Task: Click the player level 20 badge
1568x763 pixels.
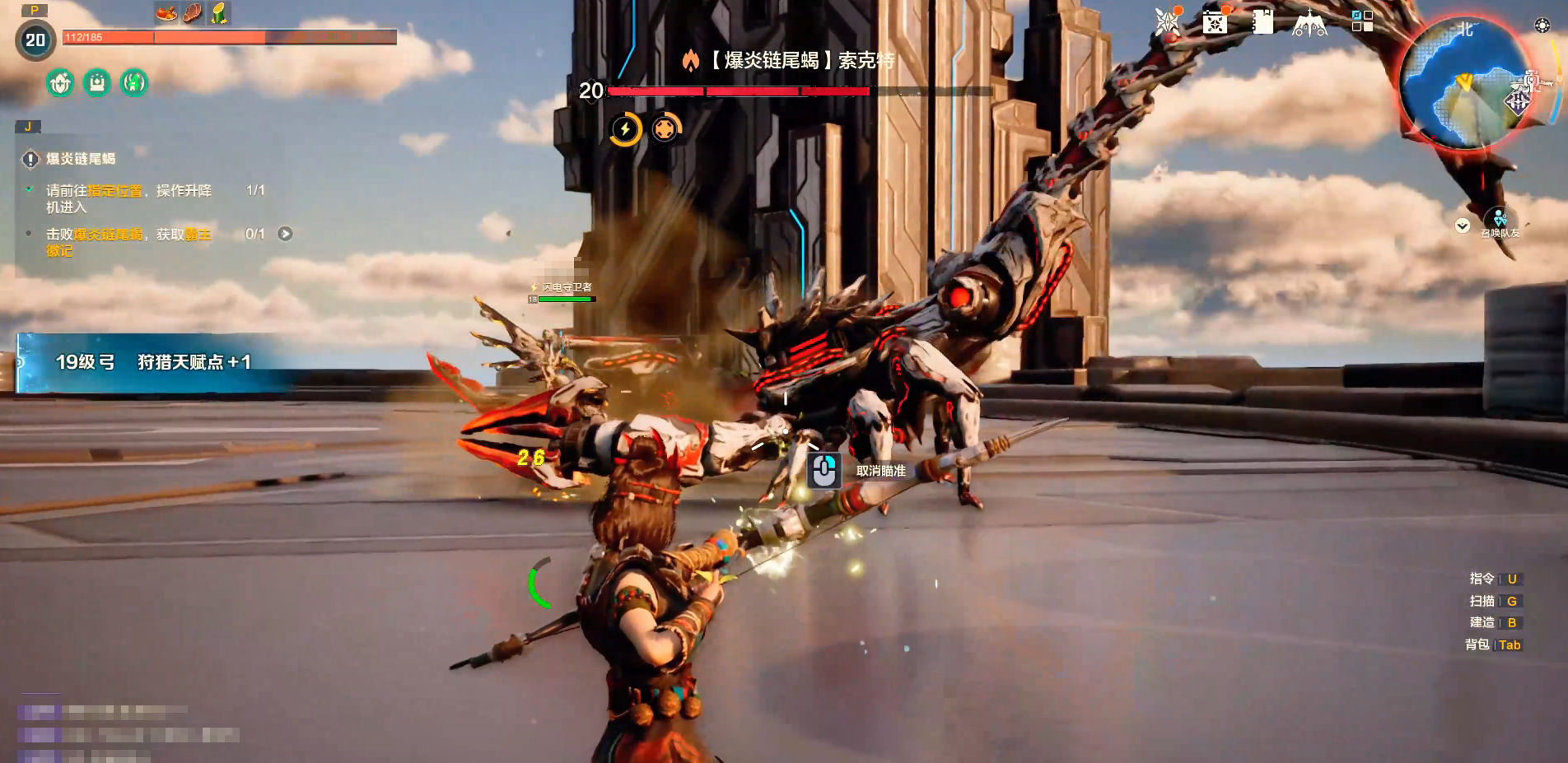Action: pos(35,40)
